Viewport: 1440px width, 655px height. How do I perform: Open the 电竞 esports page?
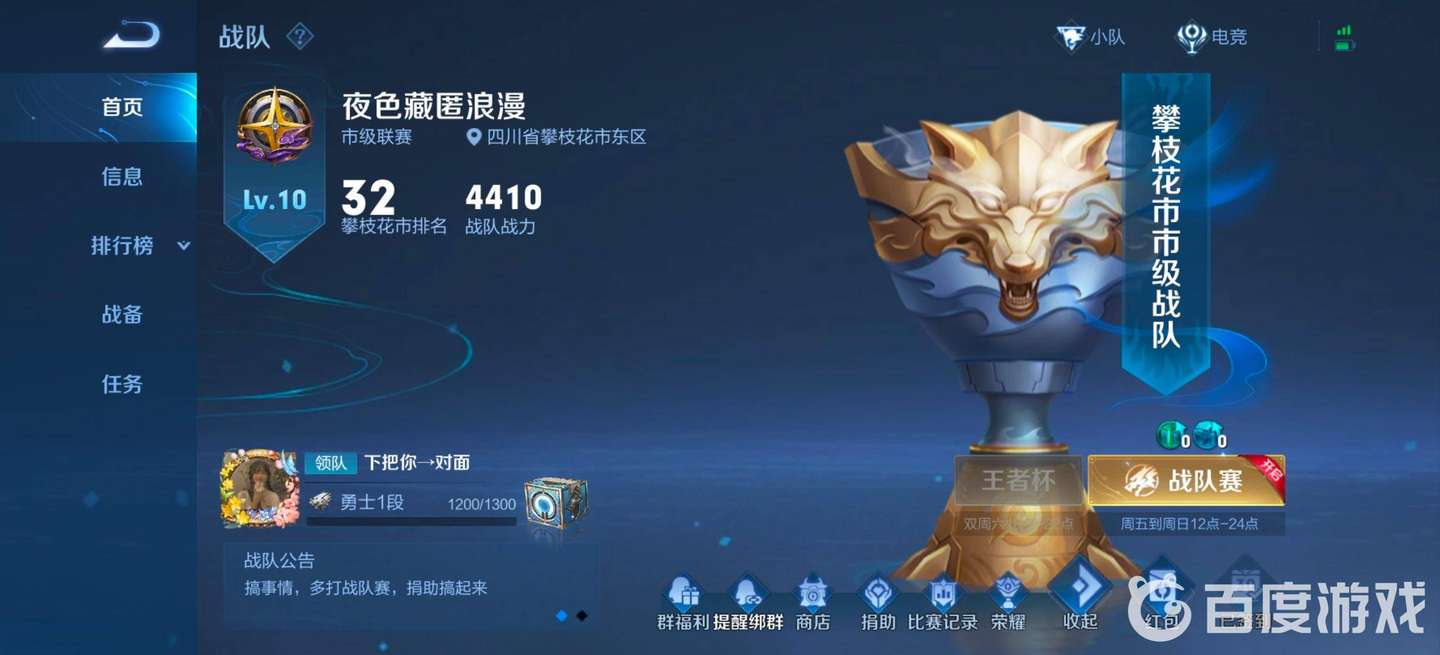click(1212, 38)
